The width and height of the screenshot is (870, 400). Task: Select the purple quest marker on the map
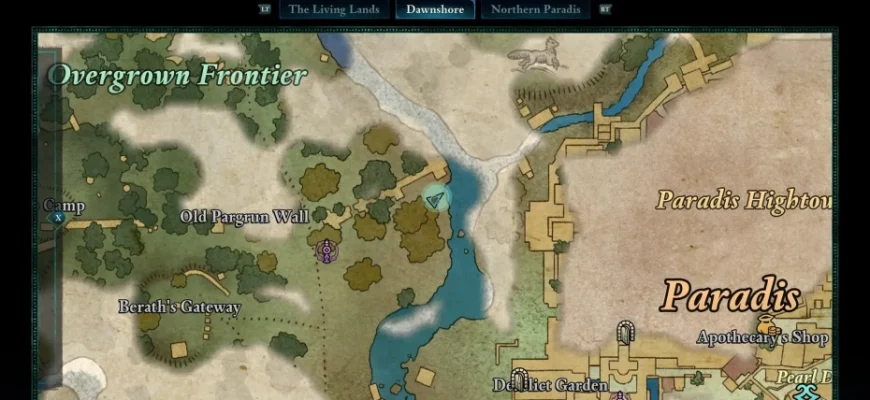325,251
